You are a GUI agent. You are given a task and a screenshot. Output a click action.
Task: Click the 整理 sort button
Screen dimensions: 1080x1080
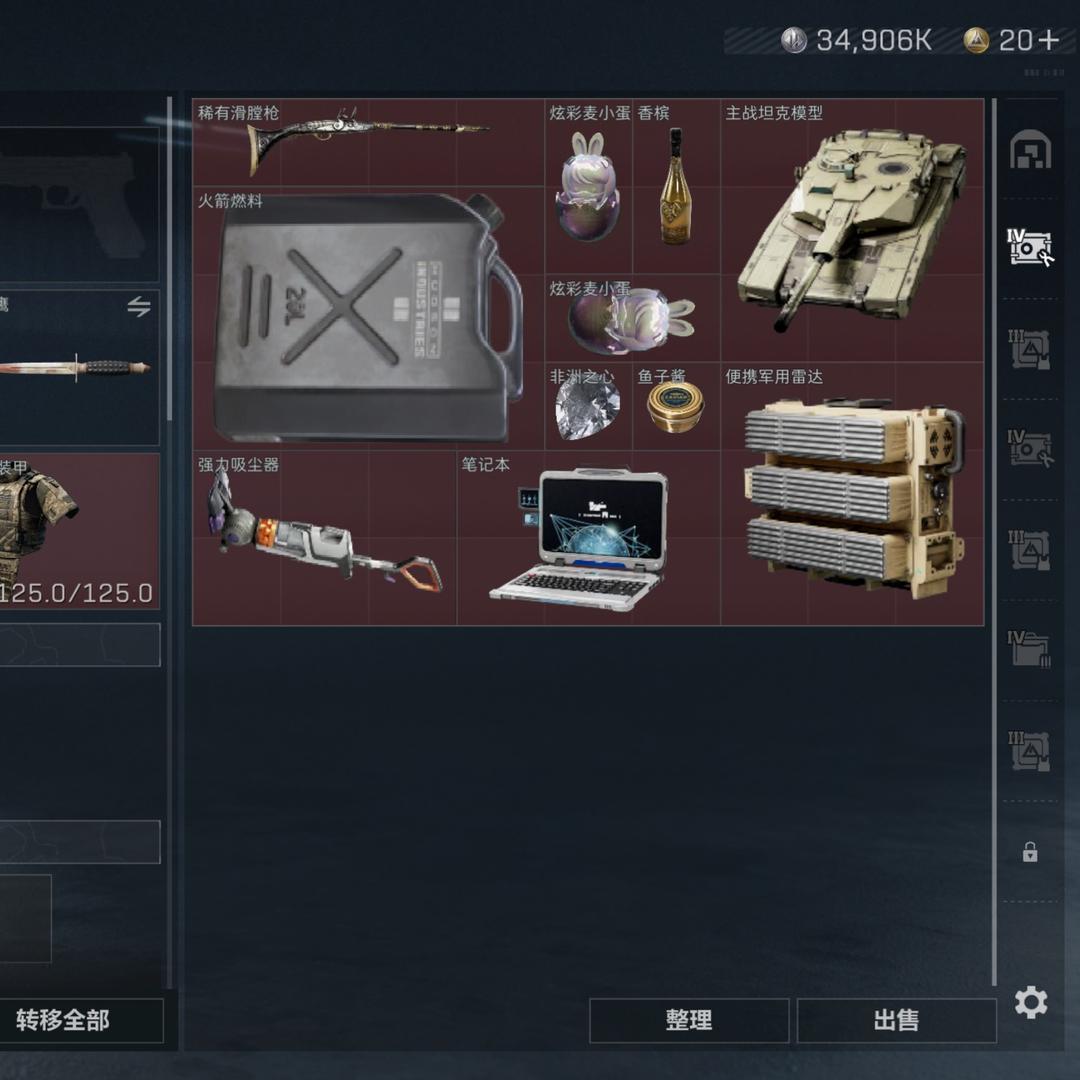coord(689,1020)
